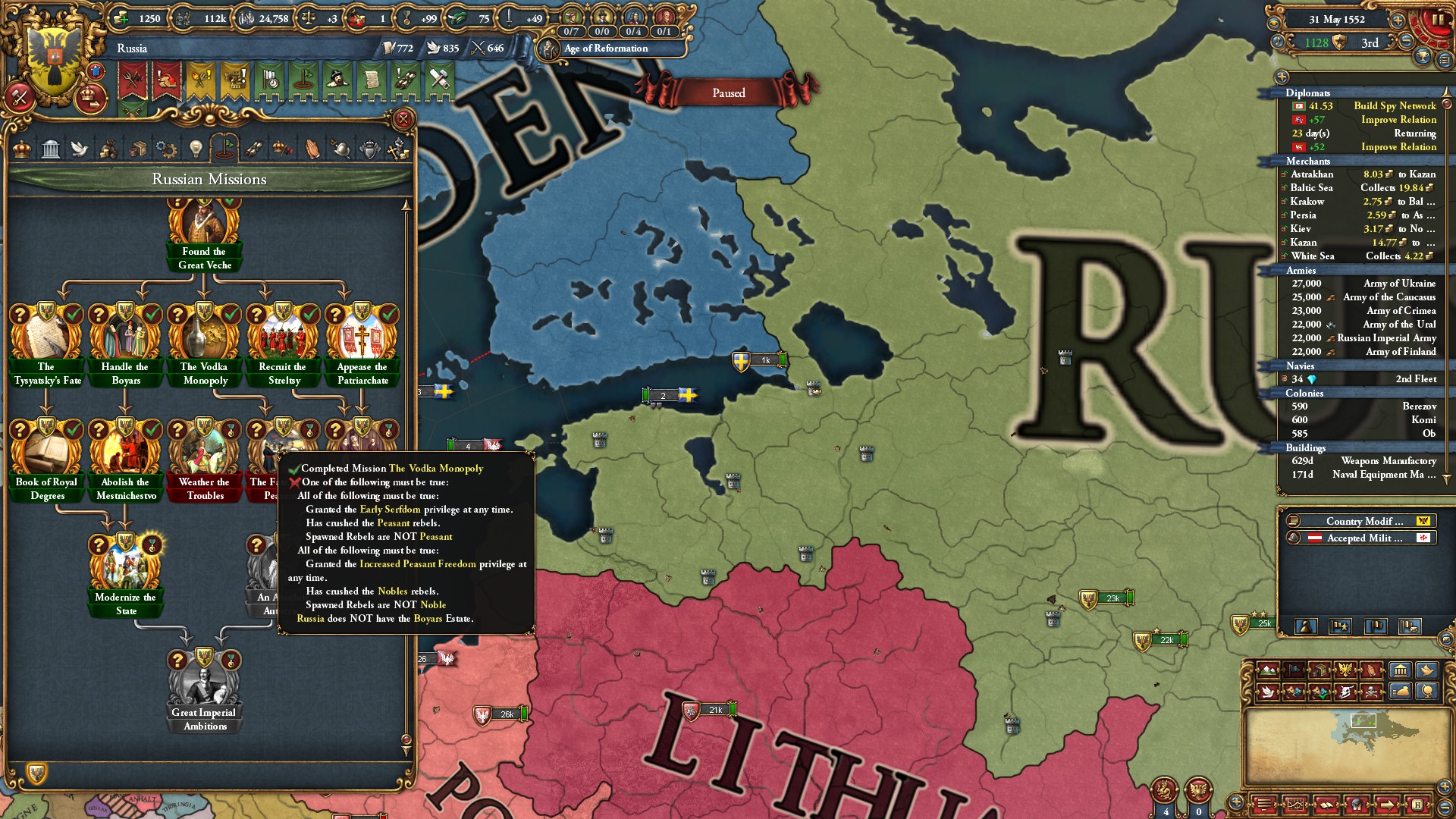This screenshot has height=819, width=1456.
Task: Click the Paused banner to unpause
Action: click(729, 93)
